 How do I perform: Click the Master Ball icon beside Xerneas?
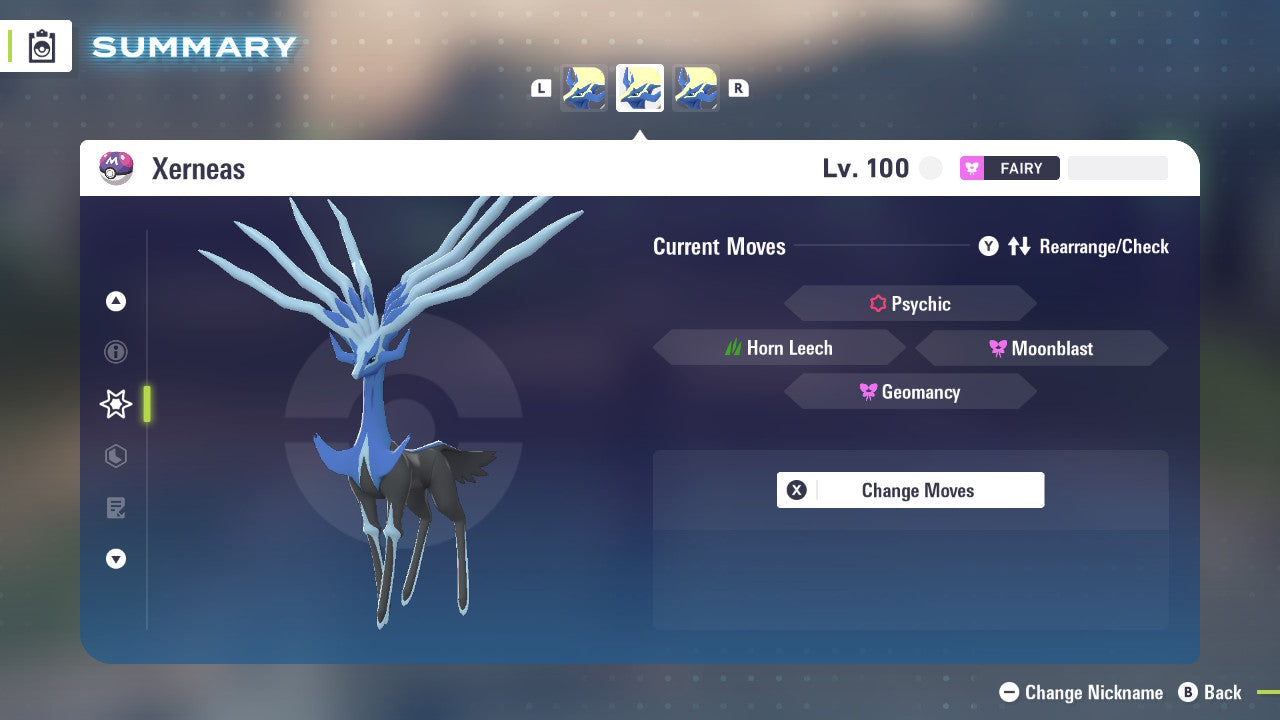click(x=116, y=168)
